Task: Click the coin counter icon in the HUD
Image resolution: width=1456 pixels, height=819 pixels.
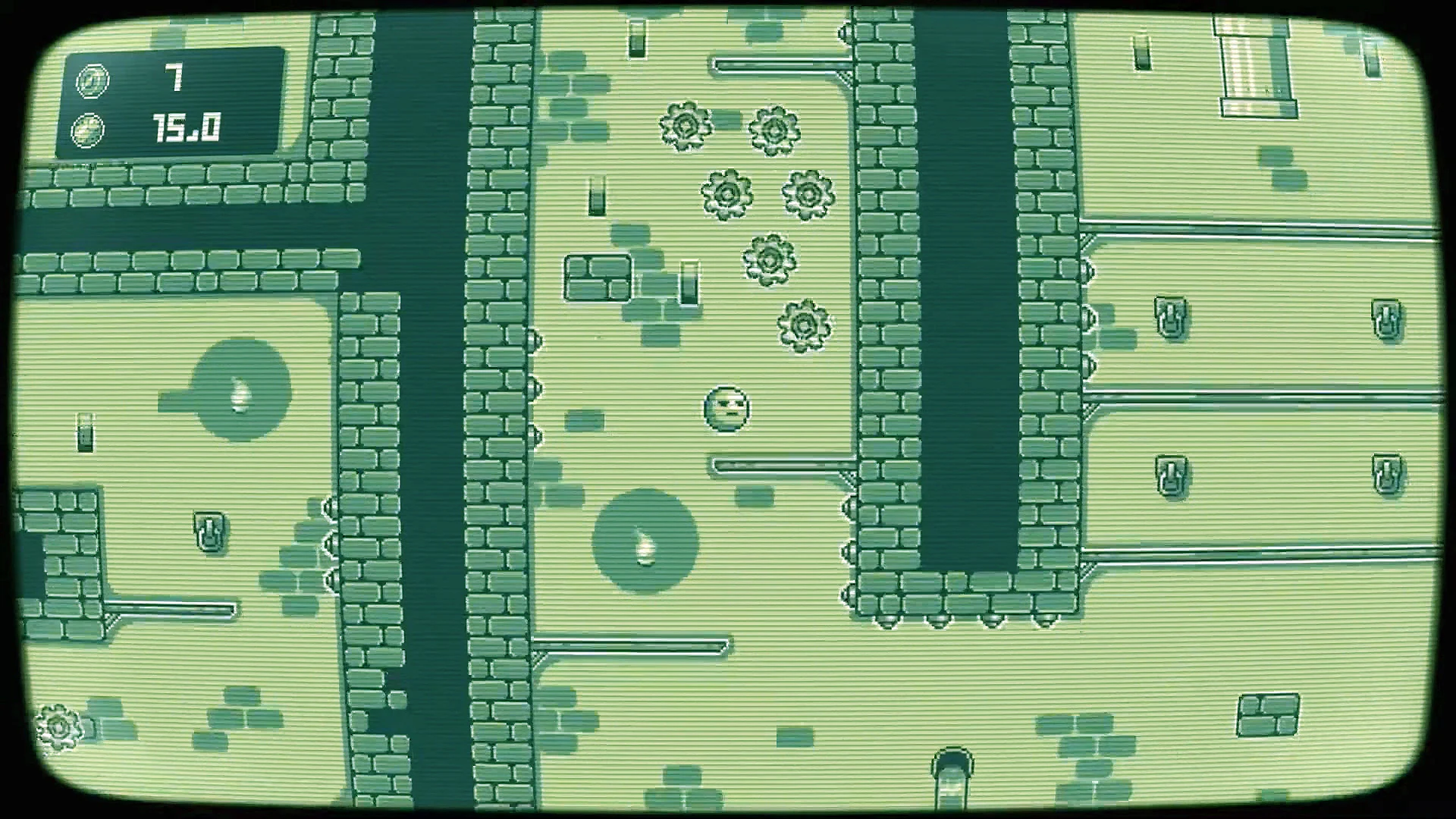Action: [91, 80]
